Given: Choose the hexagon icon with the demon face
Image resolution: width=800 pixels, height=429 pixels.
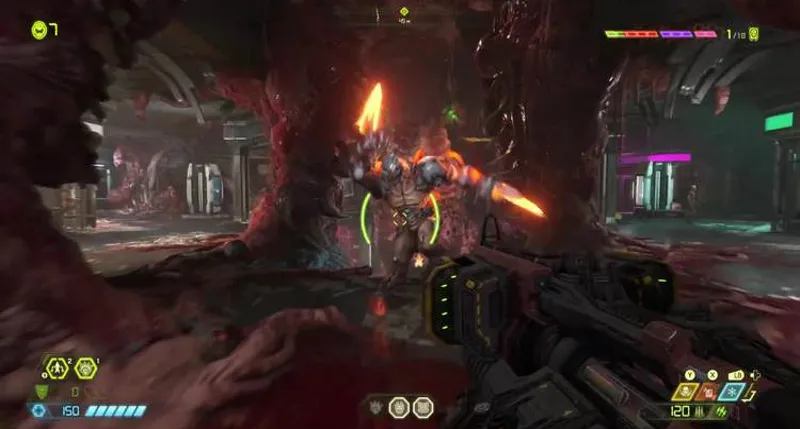Looking at the screenshot, I should coord(86,368).
